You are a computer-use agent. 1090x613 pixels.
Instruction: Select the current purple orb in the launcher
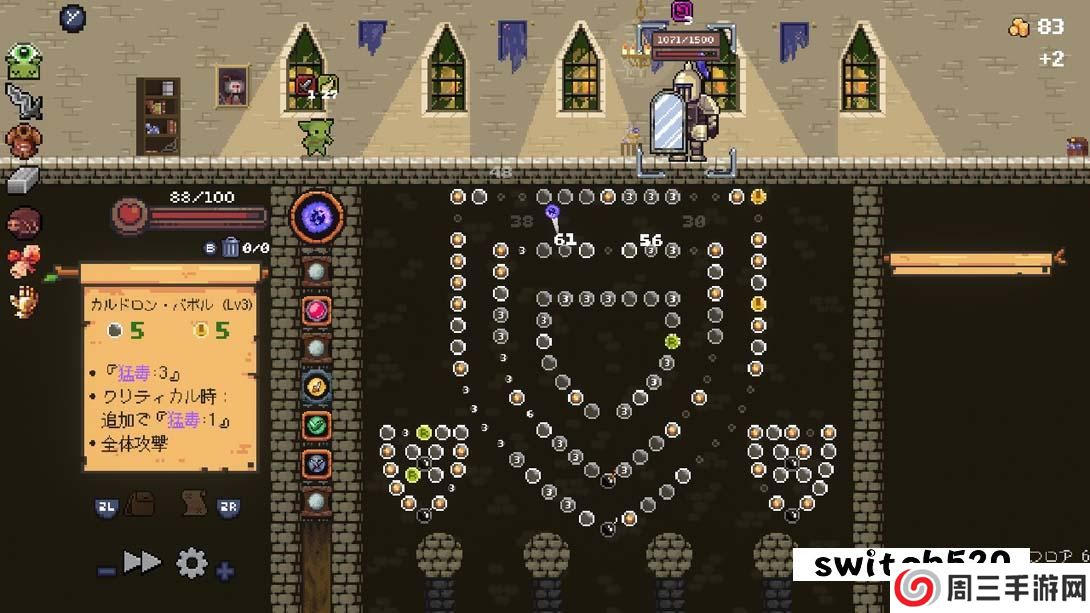pyautogui.click(x=317, y=216)
